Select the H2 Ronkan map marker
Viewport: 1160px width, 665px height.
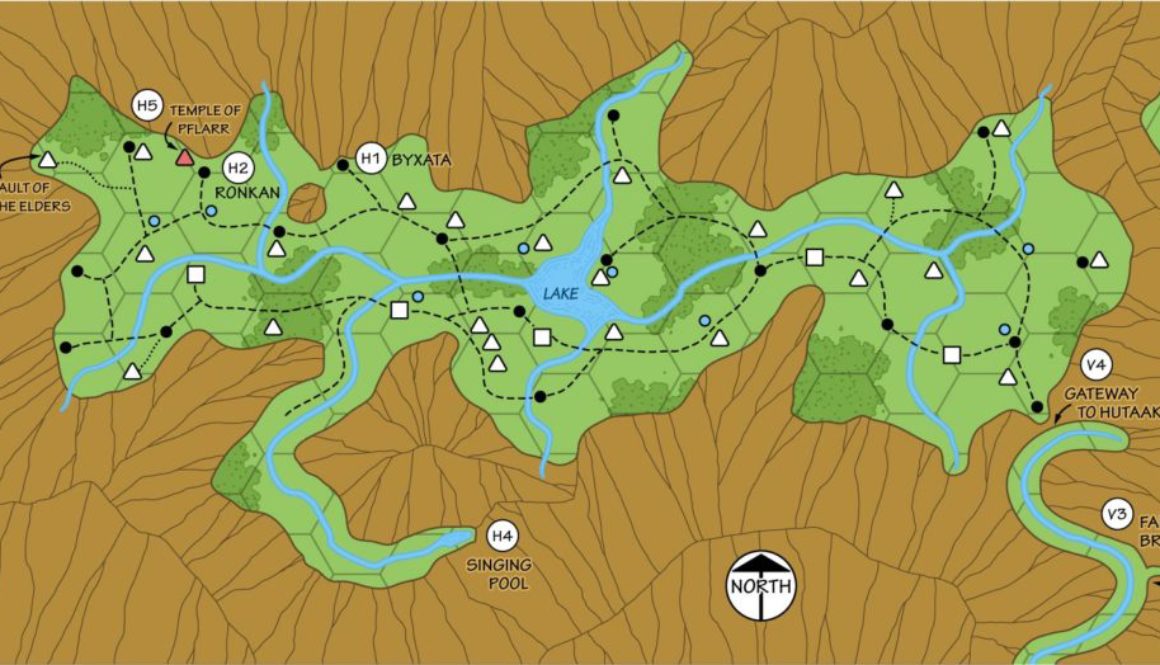coord(236,168)
